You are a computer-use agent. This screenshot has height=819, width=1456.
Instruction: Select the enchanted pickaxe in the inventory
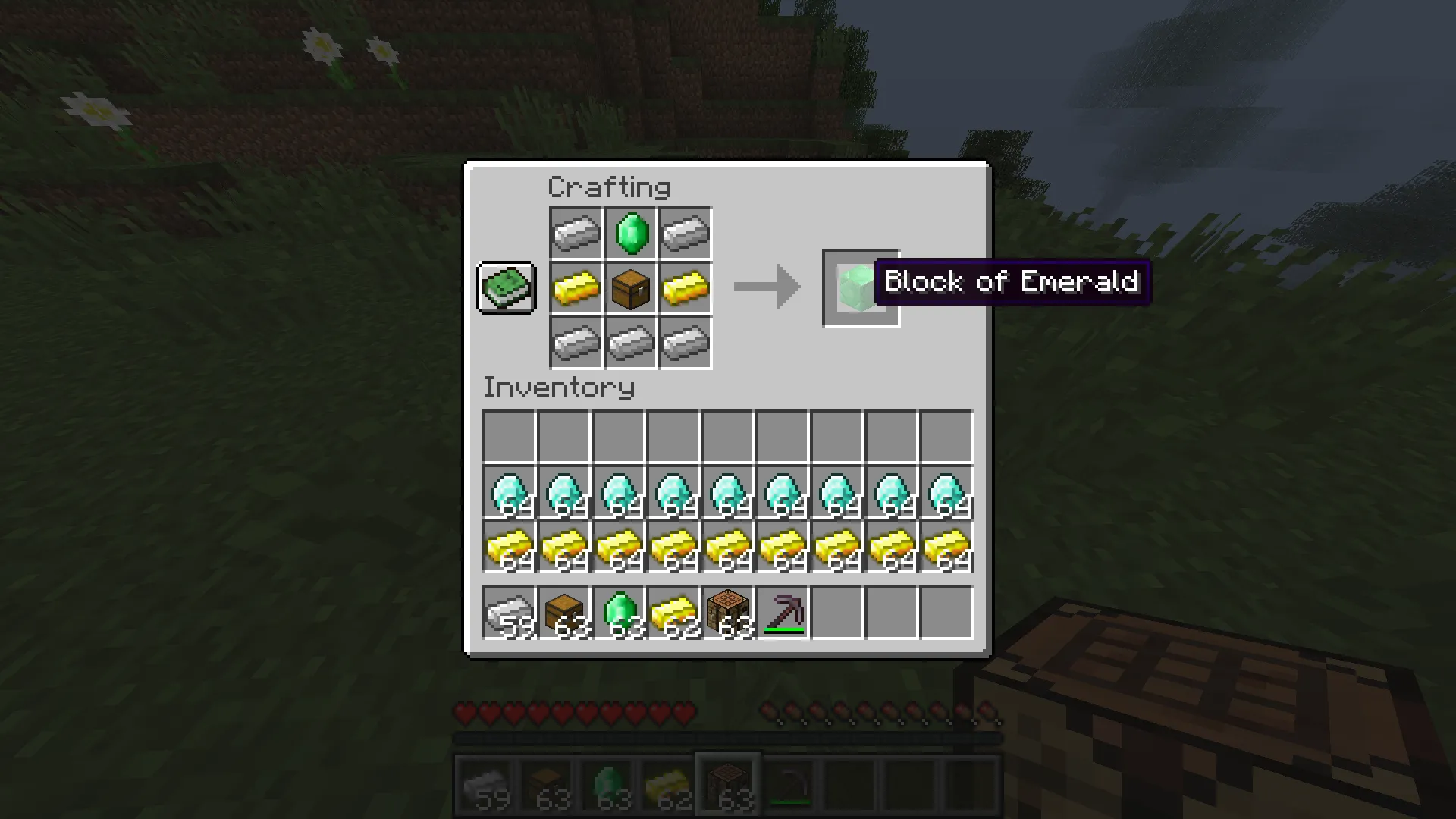pos(783,613)
